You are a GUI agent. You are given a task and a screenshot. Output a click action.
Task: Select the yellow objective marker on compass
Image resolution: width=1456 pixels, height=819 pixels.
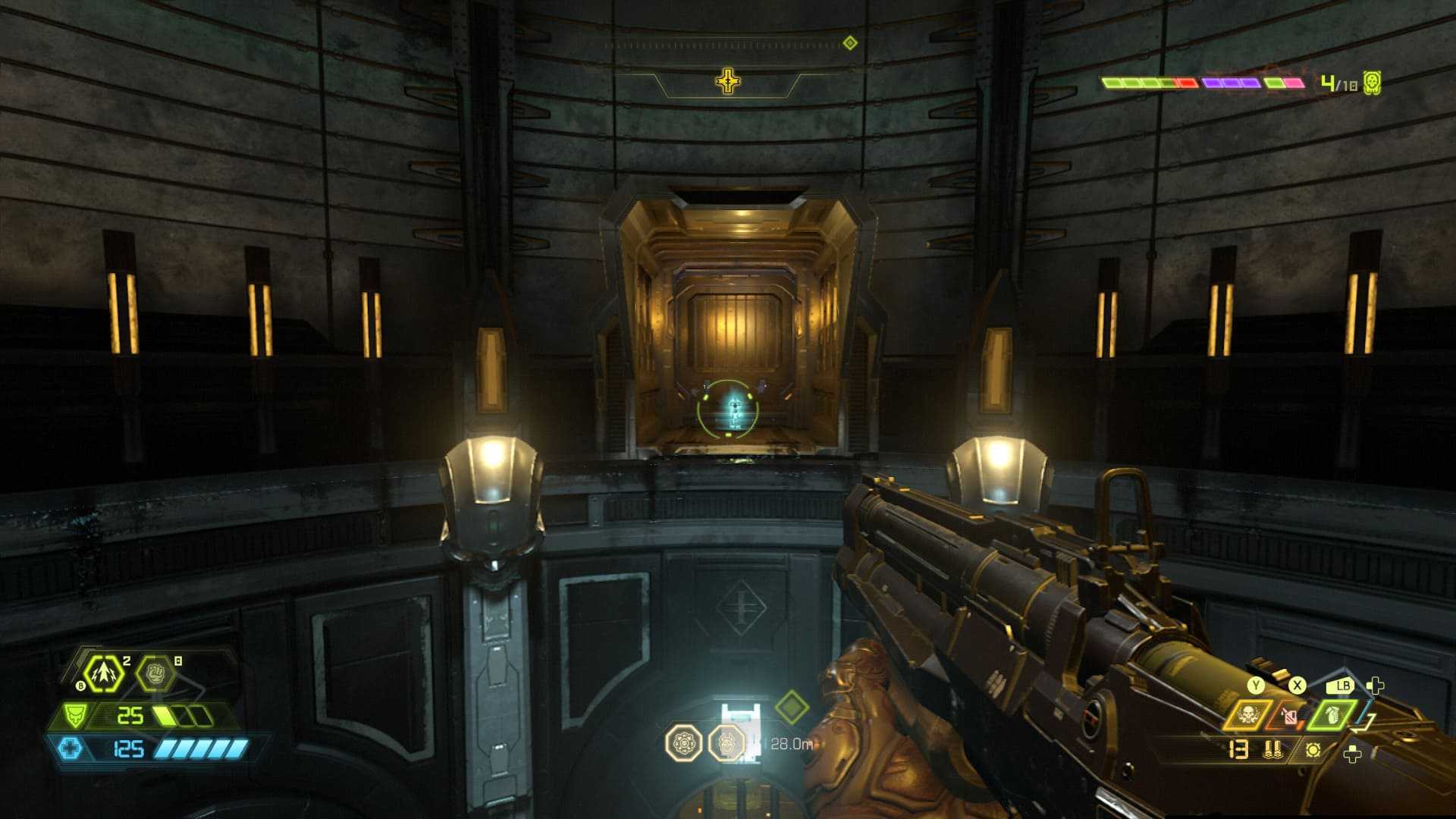pos(728,81)
